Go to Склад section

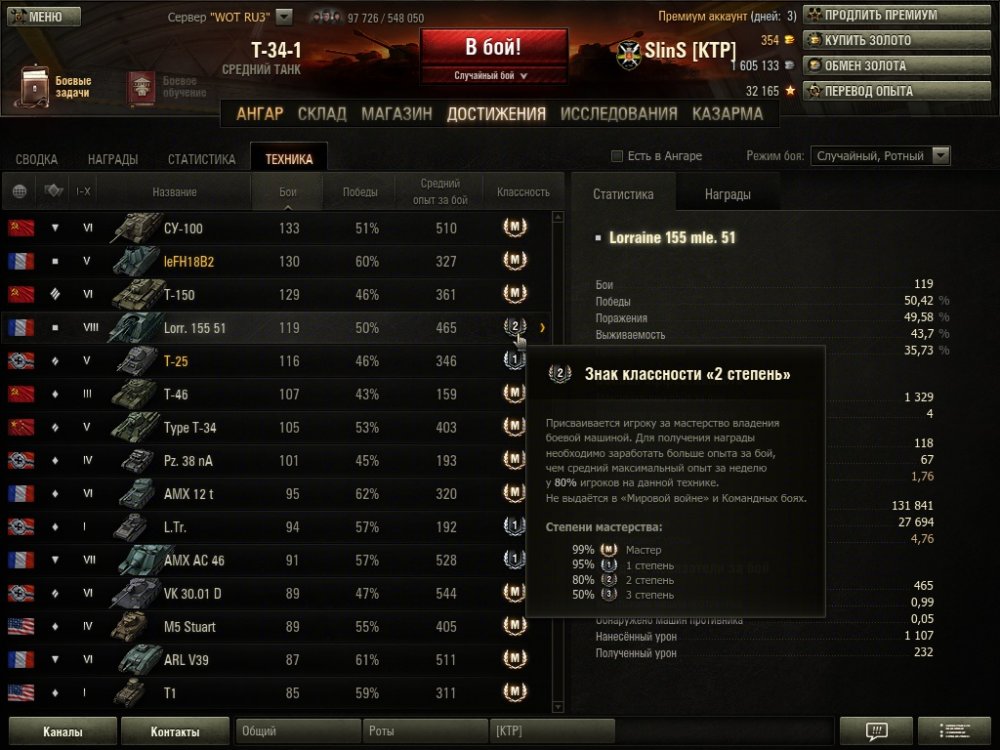pos(322,114)
